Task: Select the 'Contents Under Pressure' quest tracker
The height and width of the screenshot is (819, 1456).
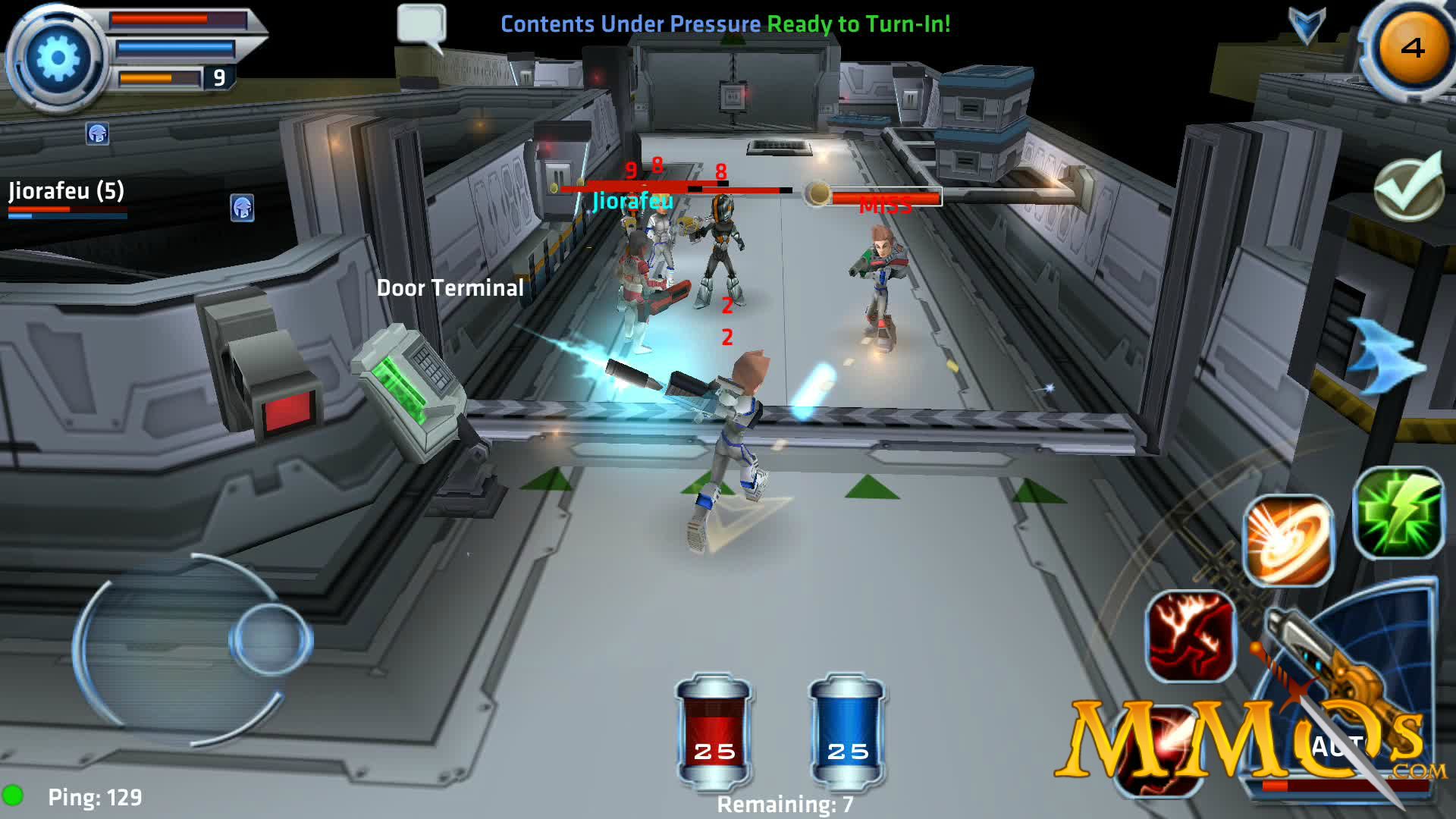Action: tap(629, 23)
